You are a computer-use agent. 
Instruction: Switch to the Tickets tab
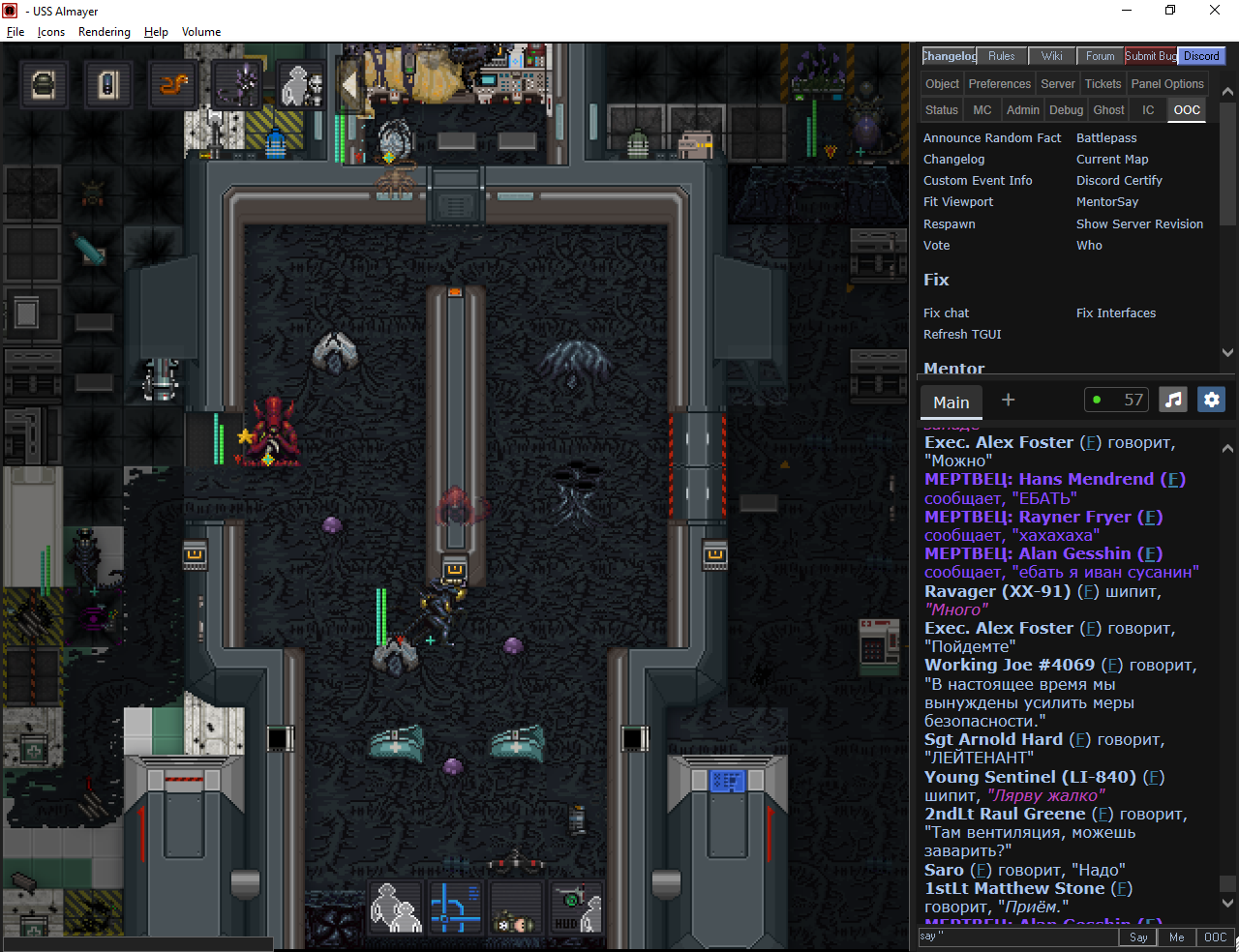(x=1103, y=84)
